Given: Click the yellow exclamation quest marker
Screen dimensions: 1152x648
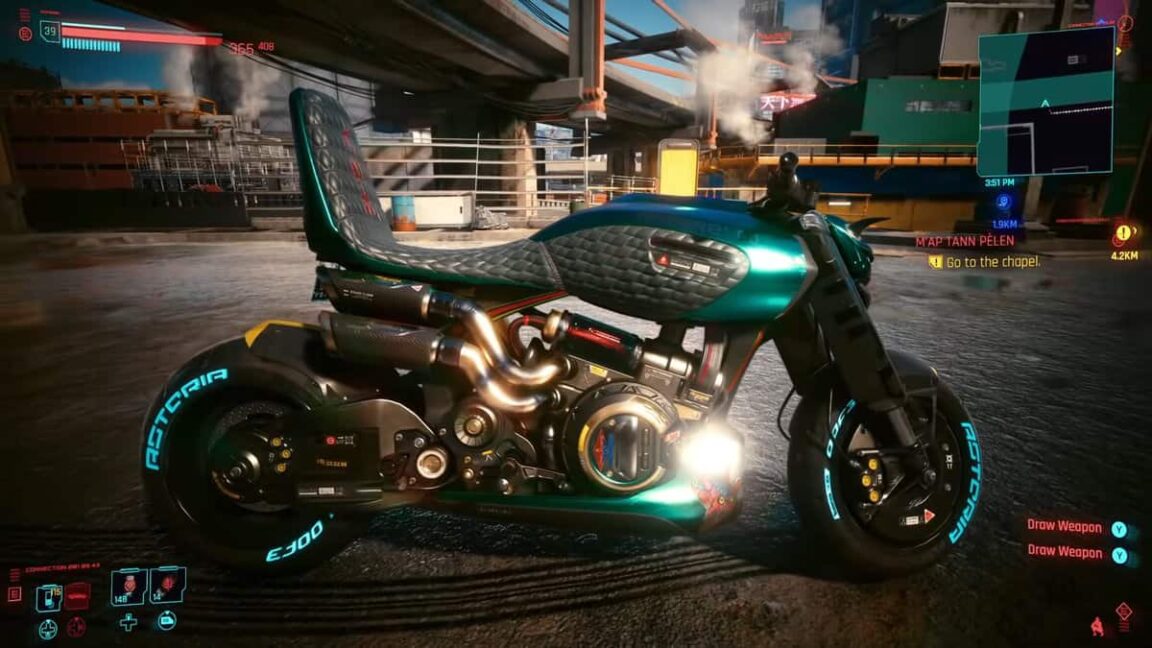Looking at the screenshot, I should tap(1123, 233).
